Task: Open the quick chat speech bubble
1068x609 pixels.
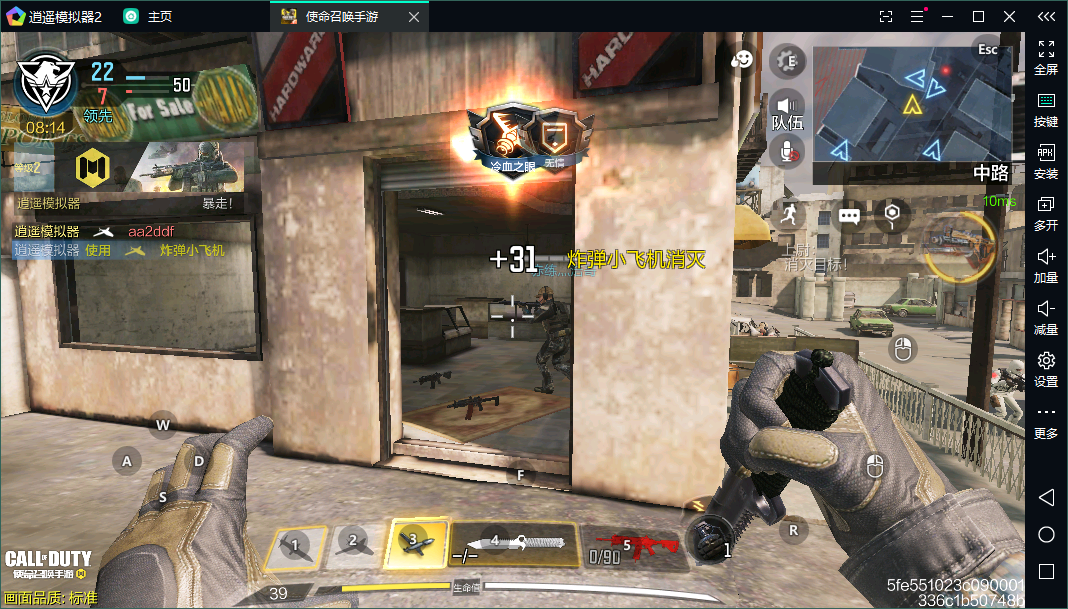Action: click(x=849, y=215)
